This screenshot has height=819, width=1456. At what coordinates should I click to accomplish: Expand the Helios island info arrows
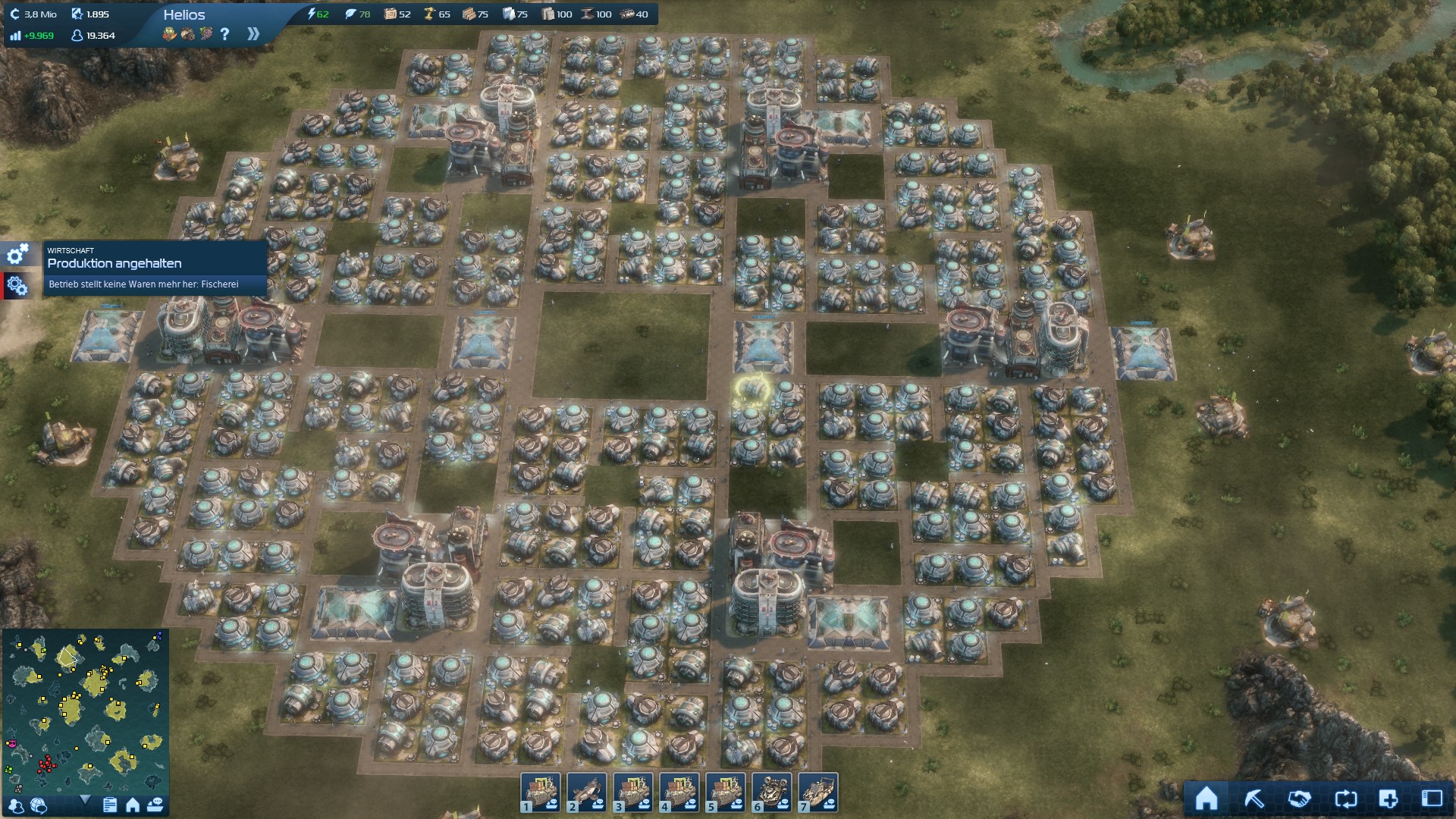click(253, 34)
